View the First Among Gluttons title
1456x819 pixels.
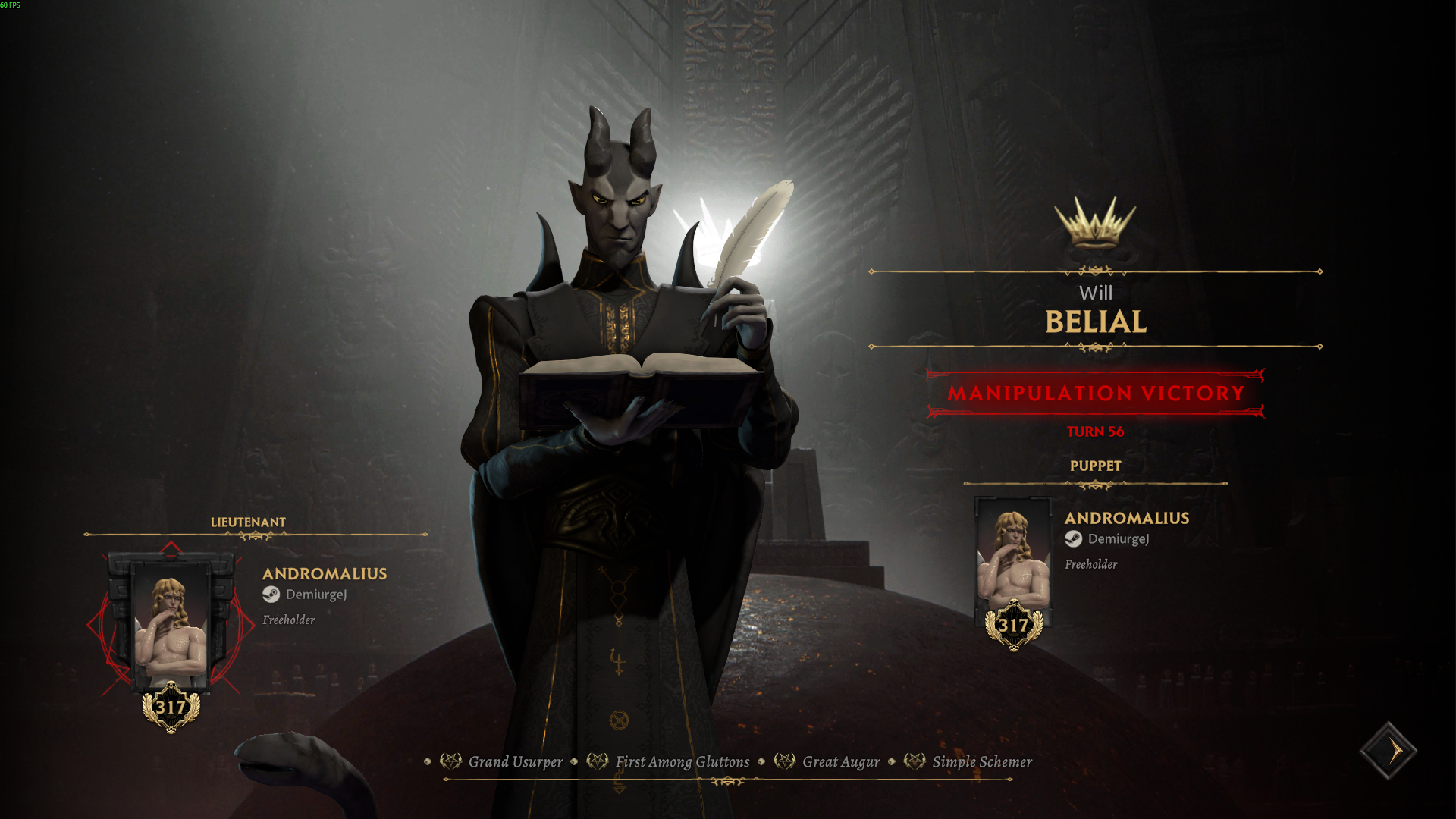[682, 762]
